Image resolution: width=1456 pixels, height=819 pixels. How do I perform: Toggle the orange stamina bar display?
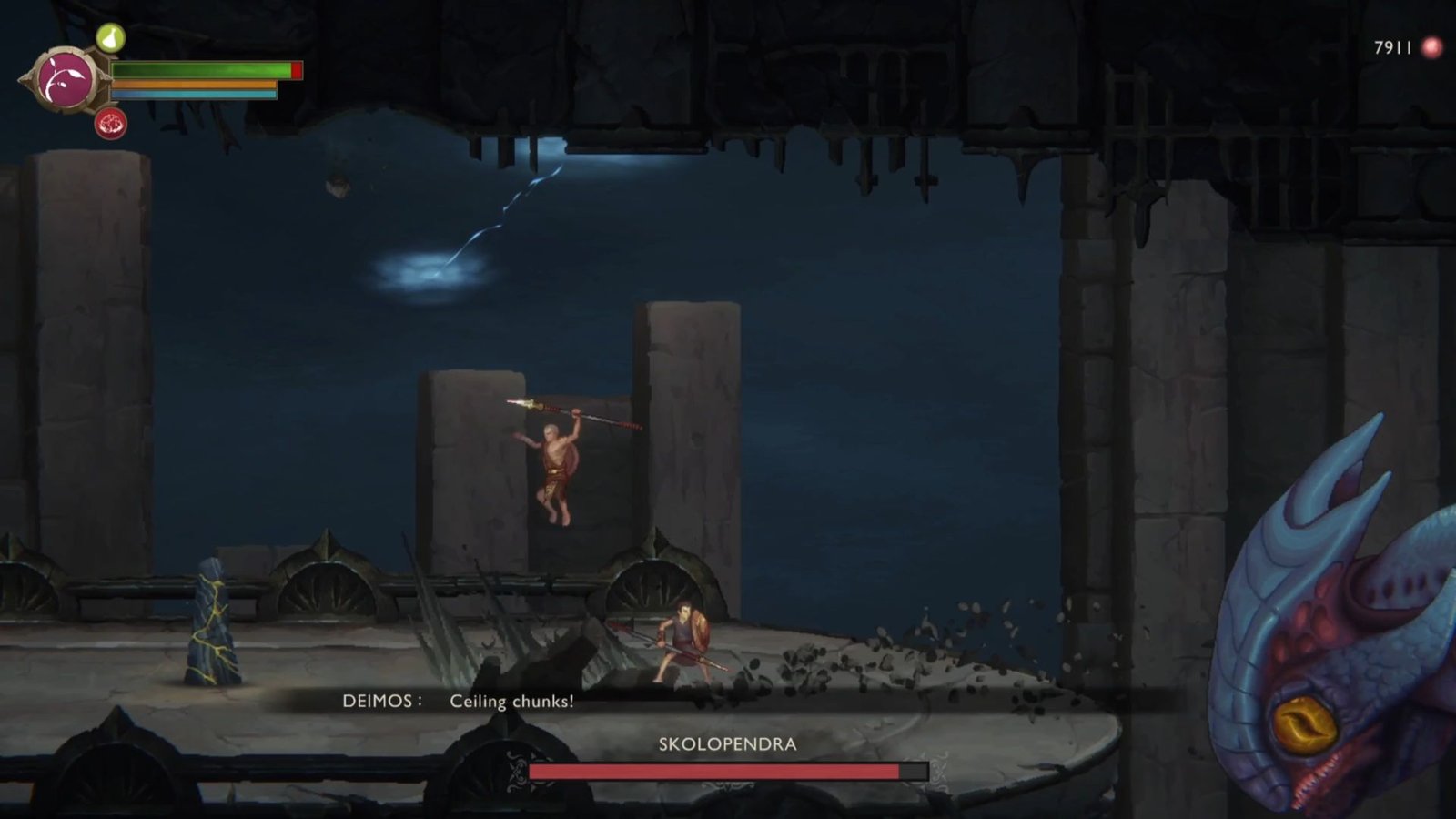(194, 84)
